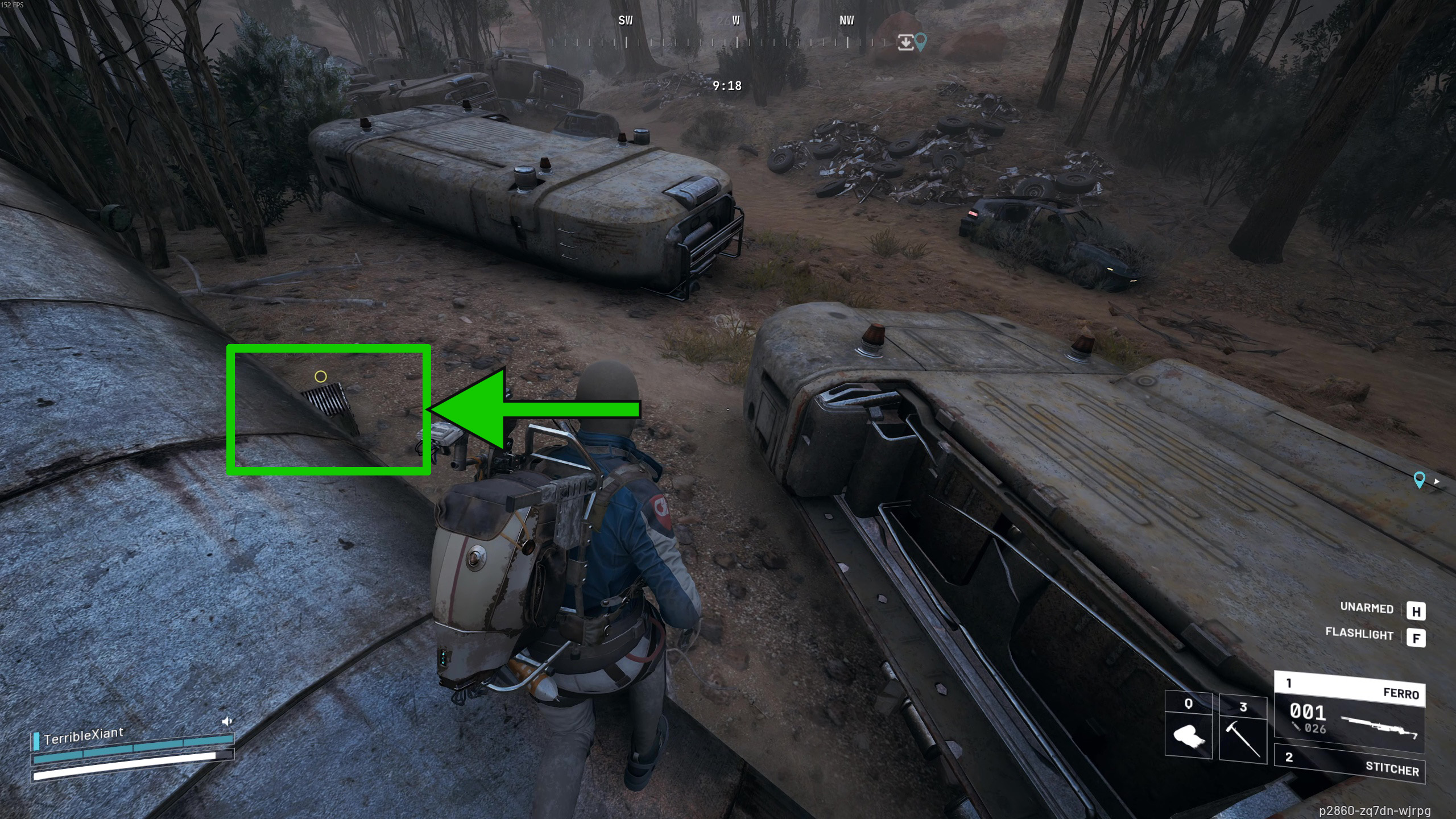The width and height of the screenshot is (1456, 819).
Task: Click the speaker icon beside TerribleXiant
Action: tap(227, 721)
